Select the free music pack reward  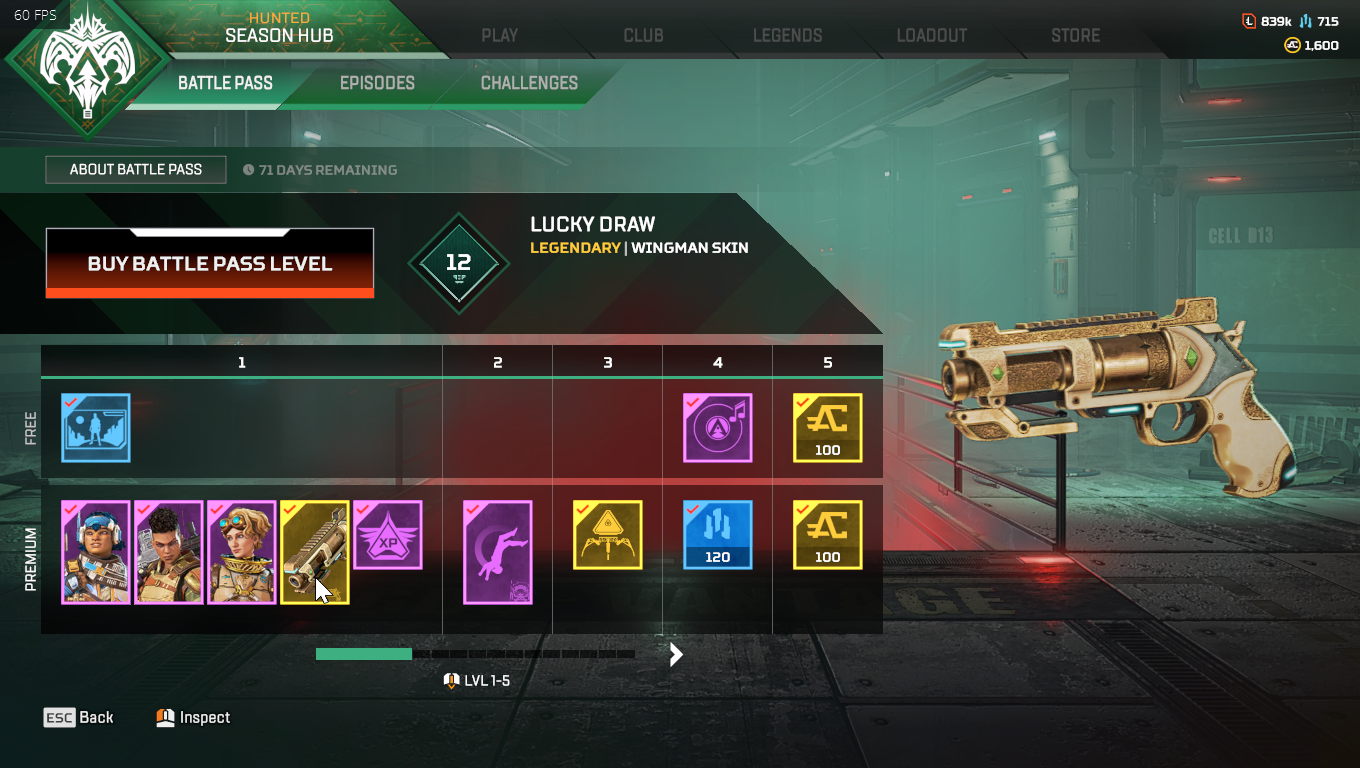tap(718, 428)
